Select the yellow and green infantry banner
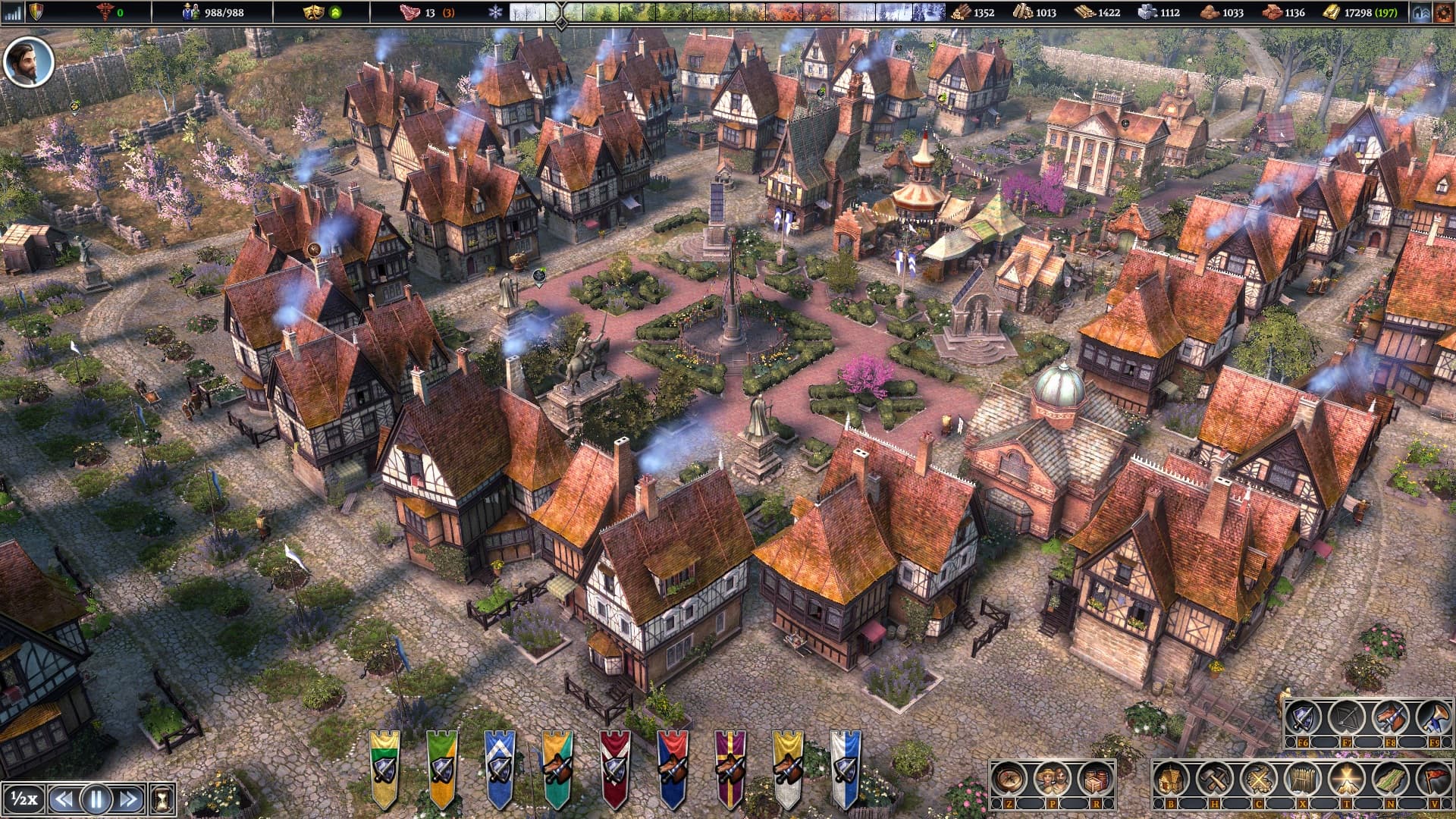Viewport: 1456px width, 819px height. tap(384, 767)
